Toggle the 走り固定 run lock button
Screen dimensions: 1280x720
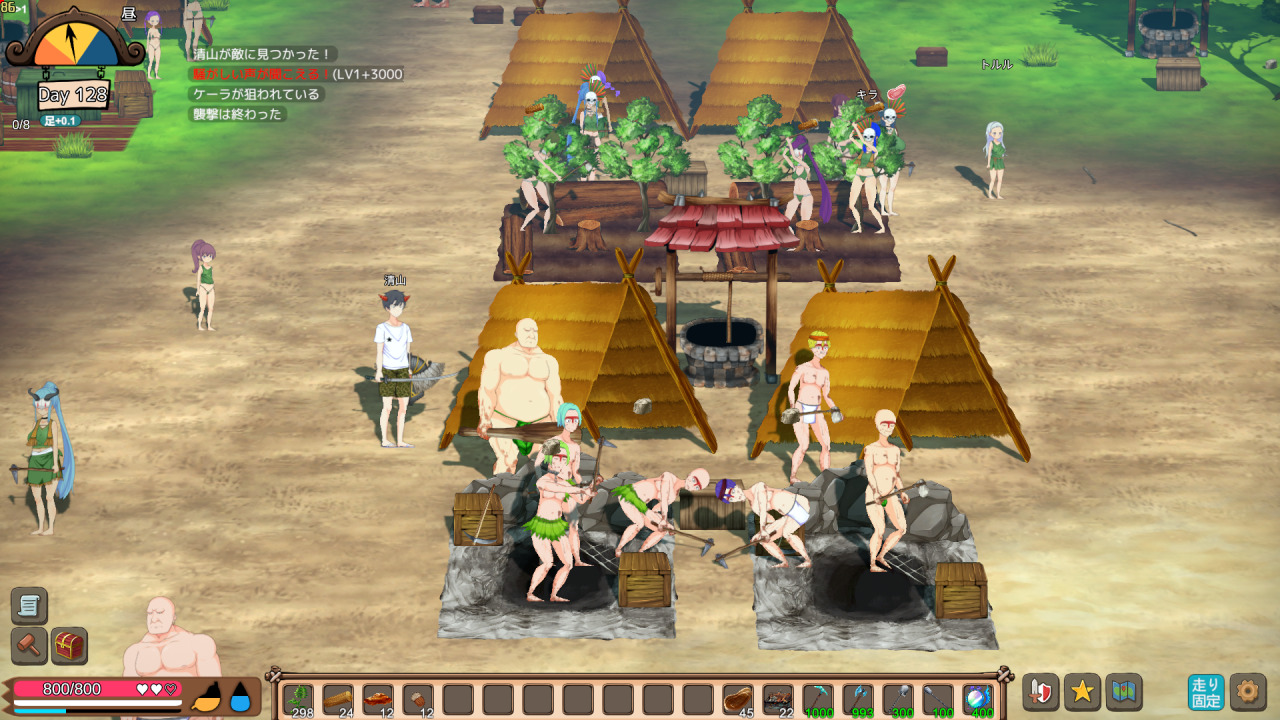[1206, 692]
